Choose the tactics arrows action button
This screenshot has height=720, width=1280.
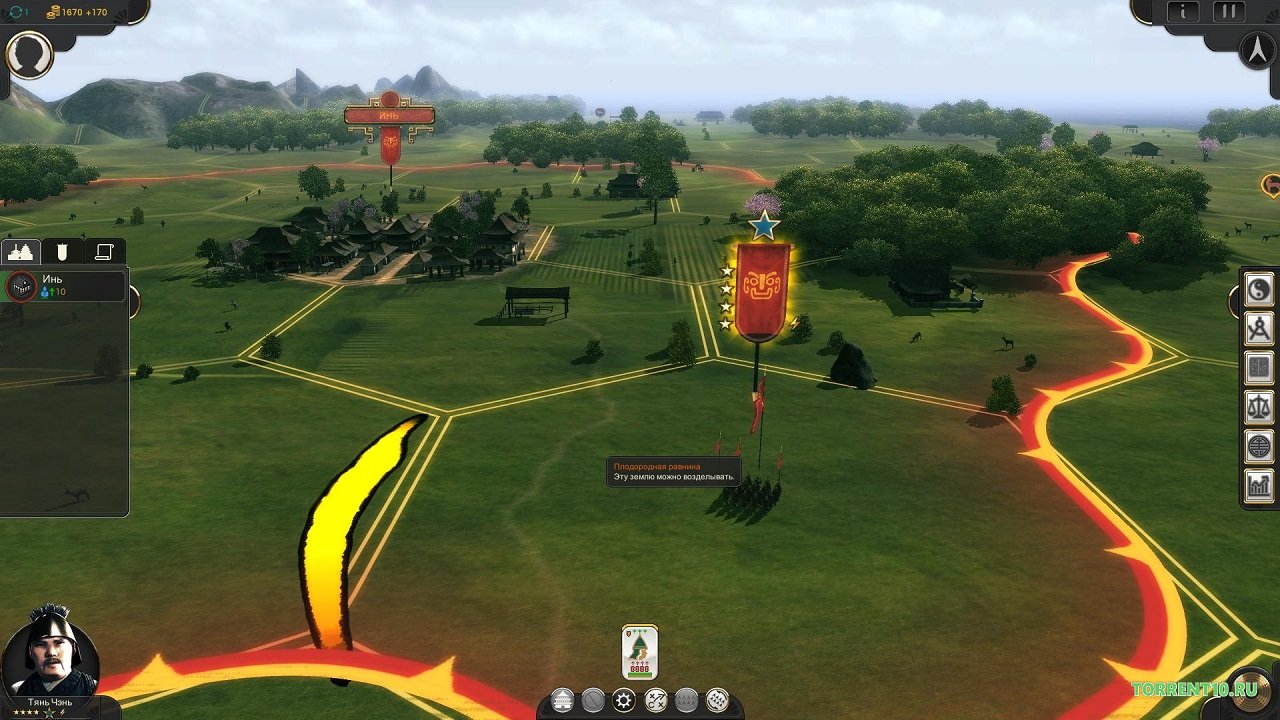click(655, 700)
